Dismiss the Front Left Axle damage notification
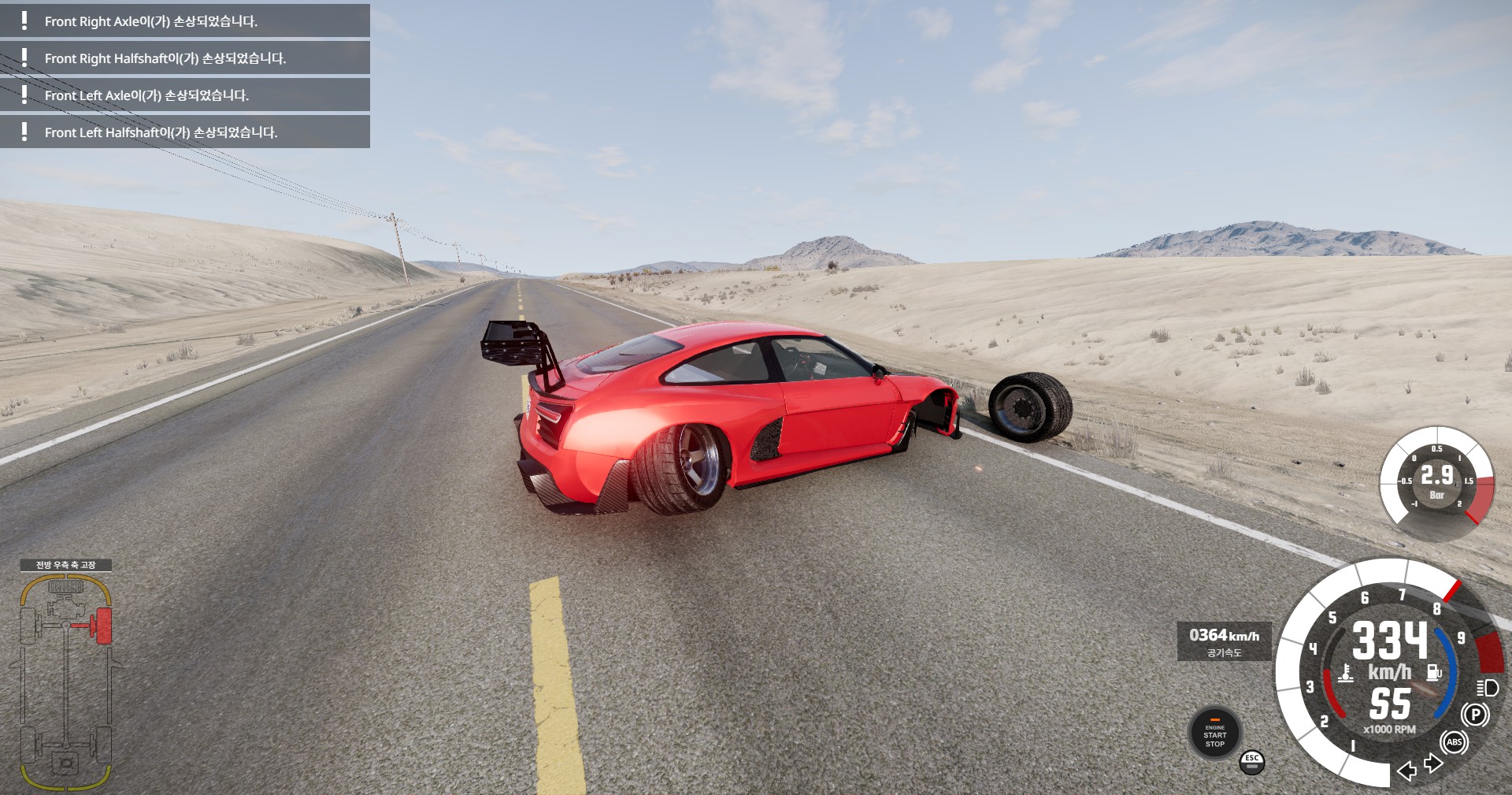This screenshot has height=795, width=1512. [185, 95]
